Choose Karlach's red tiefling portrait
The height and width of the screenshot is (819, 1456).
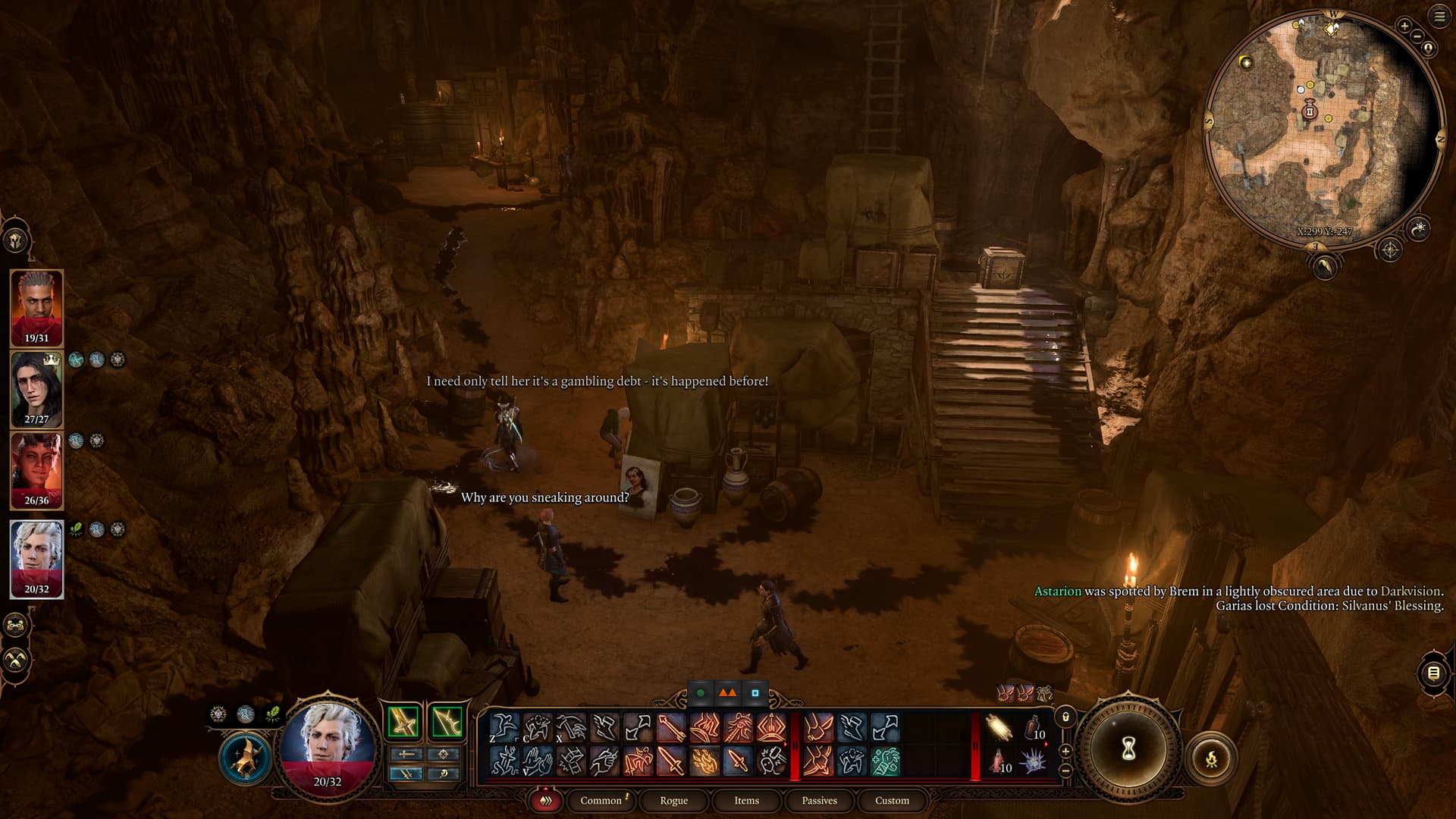(x=36, y=469)
